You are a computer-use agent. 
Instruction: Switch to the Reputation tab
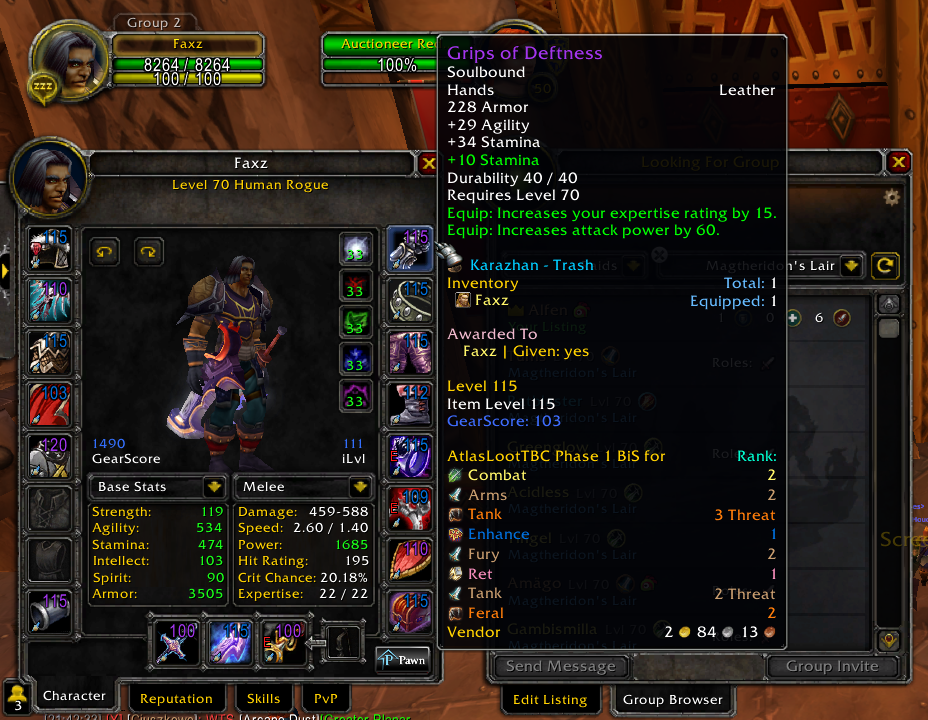point(176,698)
